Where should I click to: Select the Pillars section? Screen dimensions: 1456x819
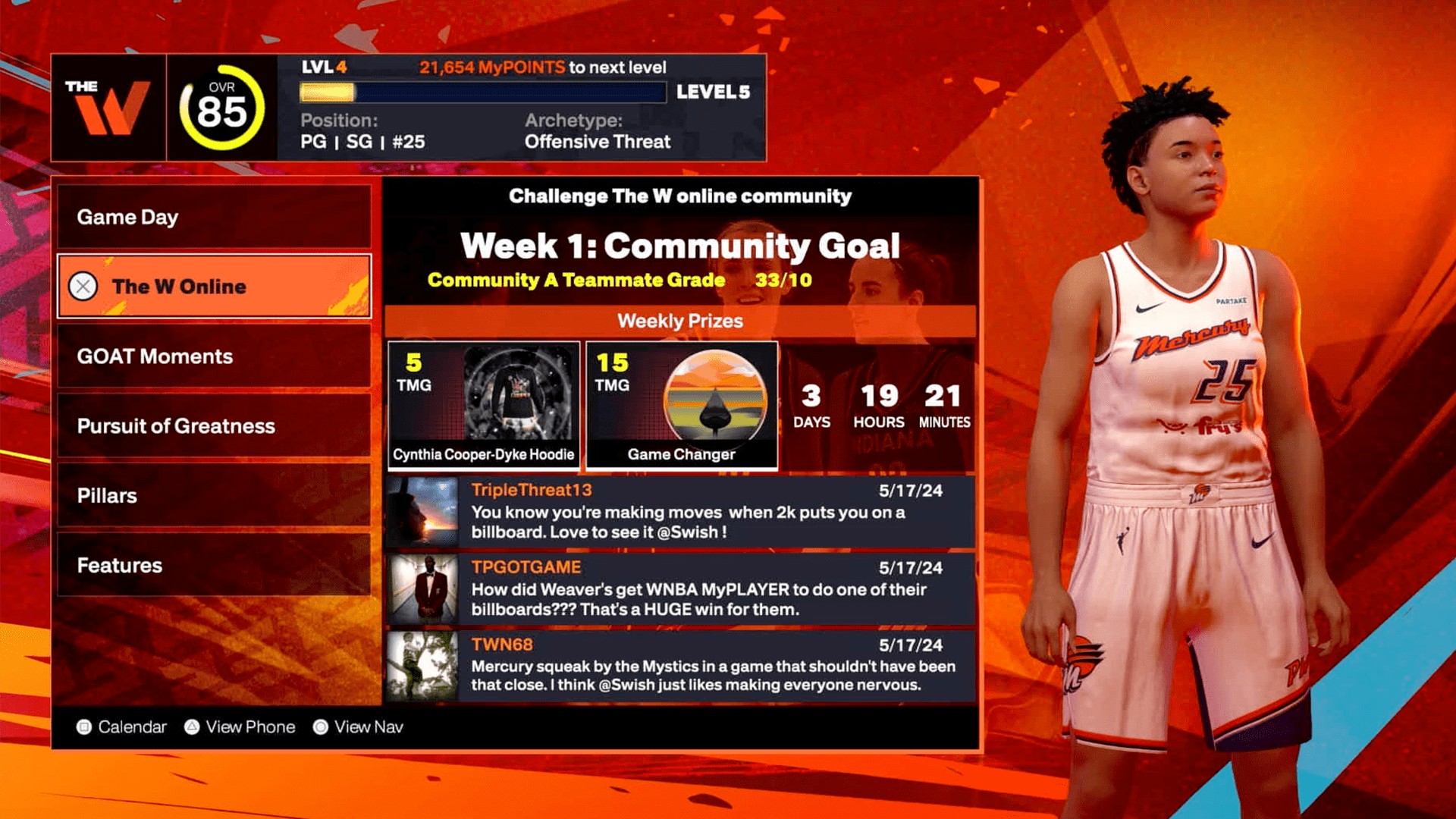pos(214,495)
